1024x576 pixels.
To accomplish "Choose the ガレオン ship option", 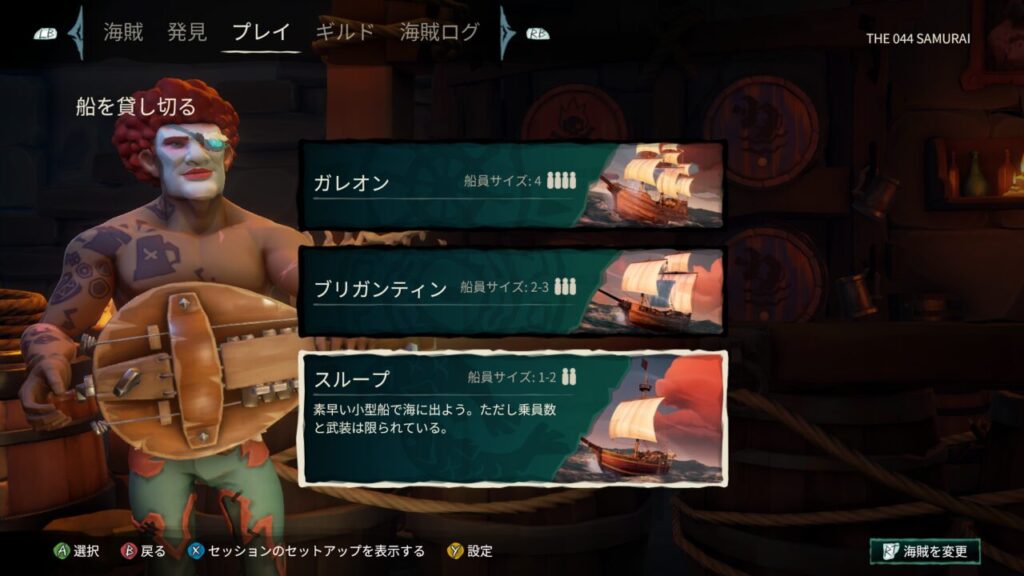I will coord(512,185).
